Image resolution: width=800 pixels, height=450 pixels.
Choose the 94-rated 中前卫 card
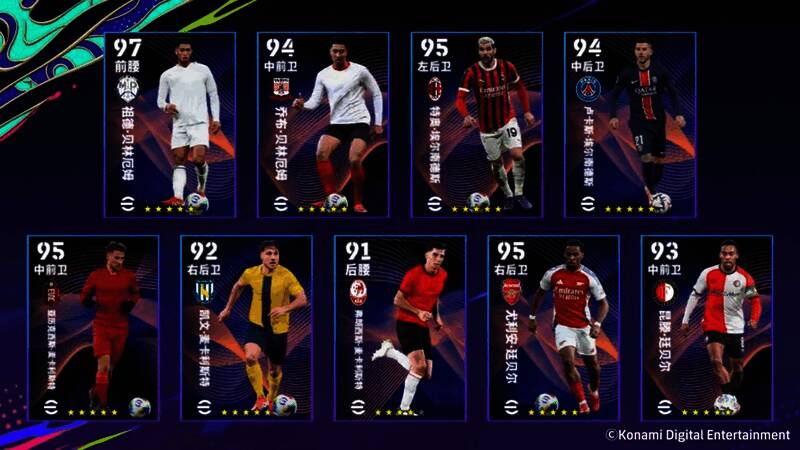coord(323,125)
